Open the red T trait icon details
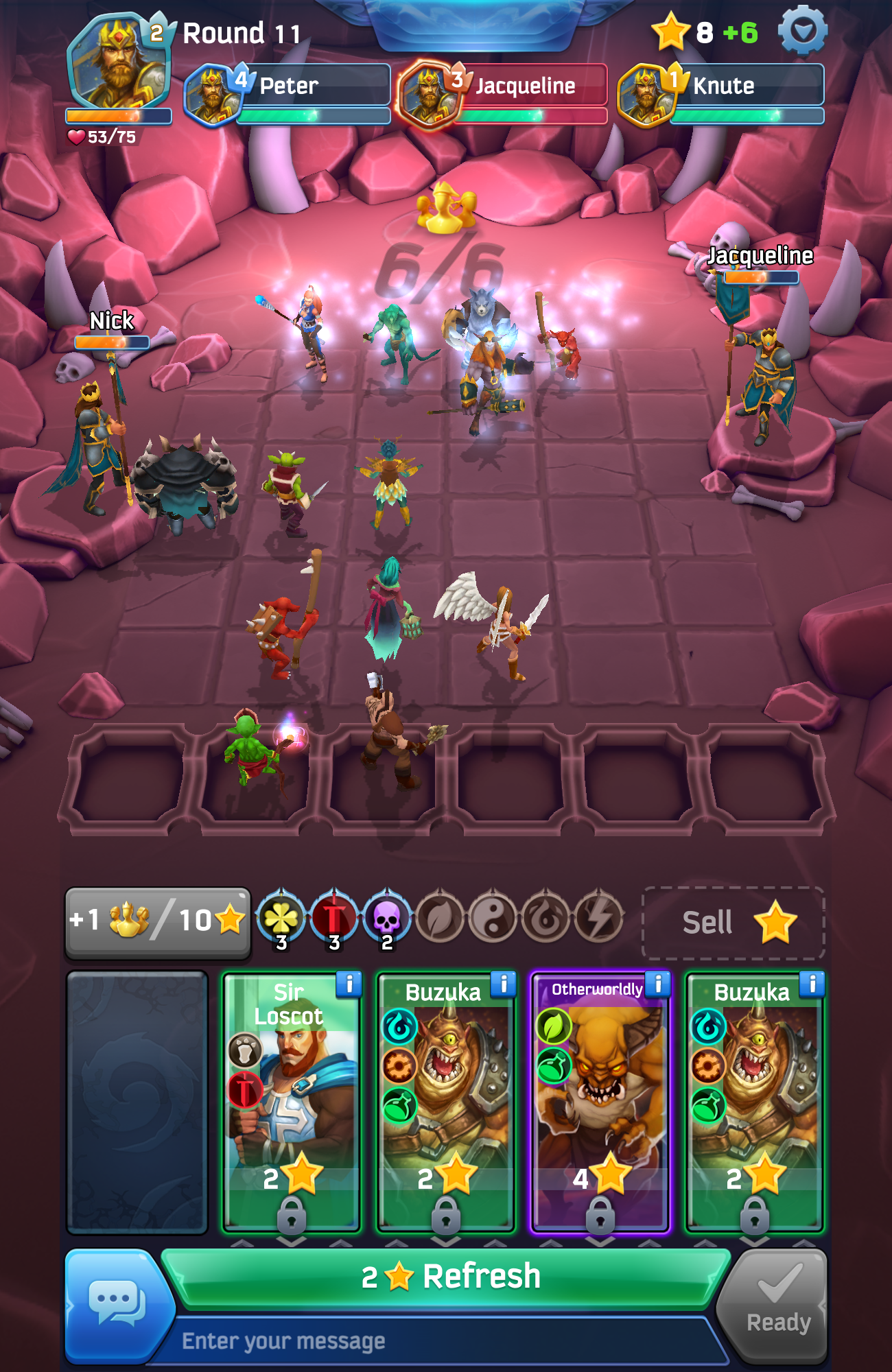The width and height of the screenshot is (892, 1372). coord(334,916)
